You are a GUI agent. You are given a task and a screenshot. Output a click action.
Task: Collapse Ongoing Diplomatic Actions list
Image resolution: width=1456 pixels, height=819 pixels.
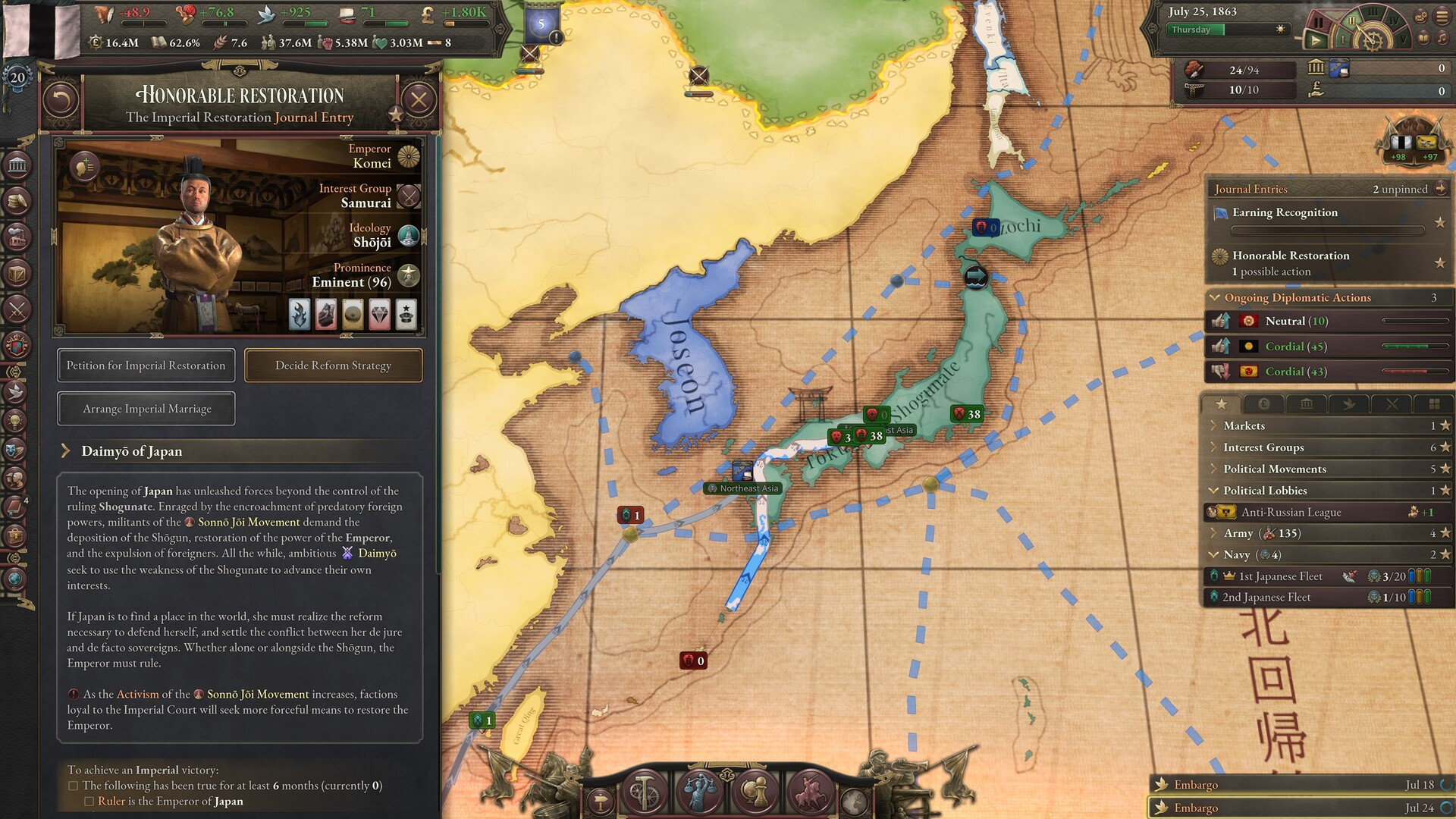1215,298
